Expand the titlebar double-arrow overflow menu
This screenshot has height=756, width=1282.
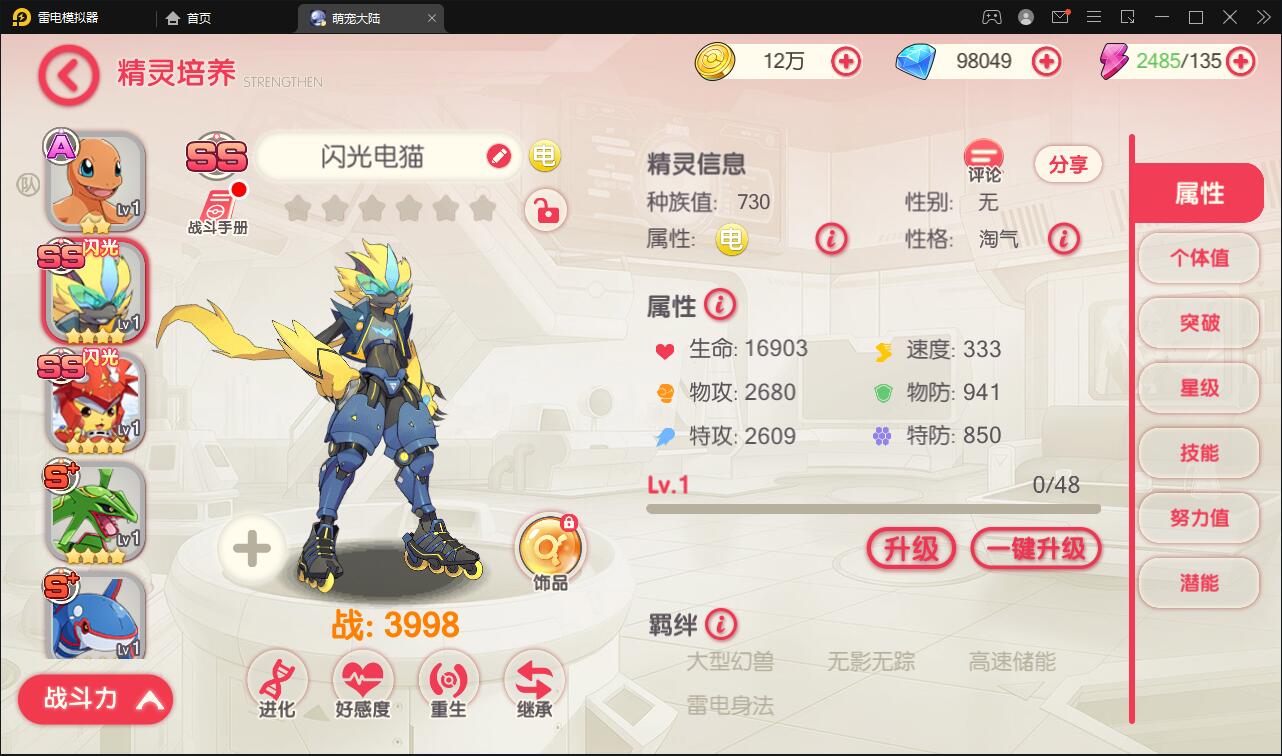coord(1263,17)
